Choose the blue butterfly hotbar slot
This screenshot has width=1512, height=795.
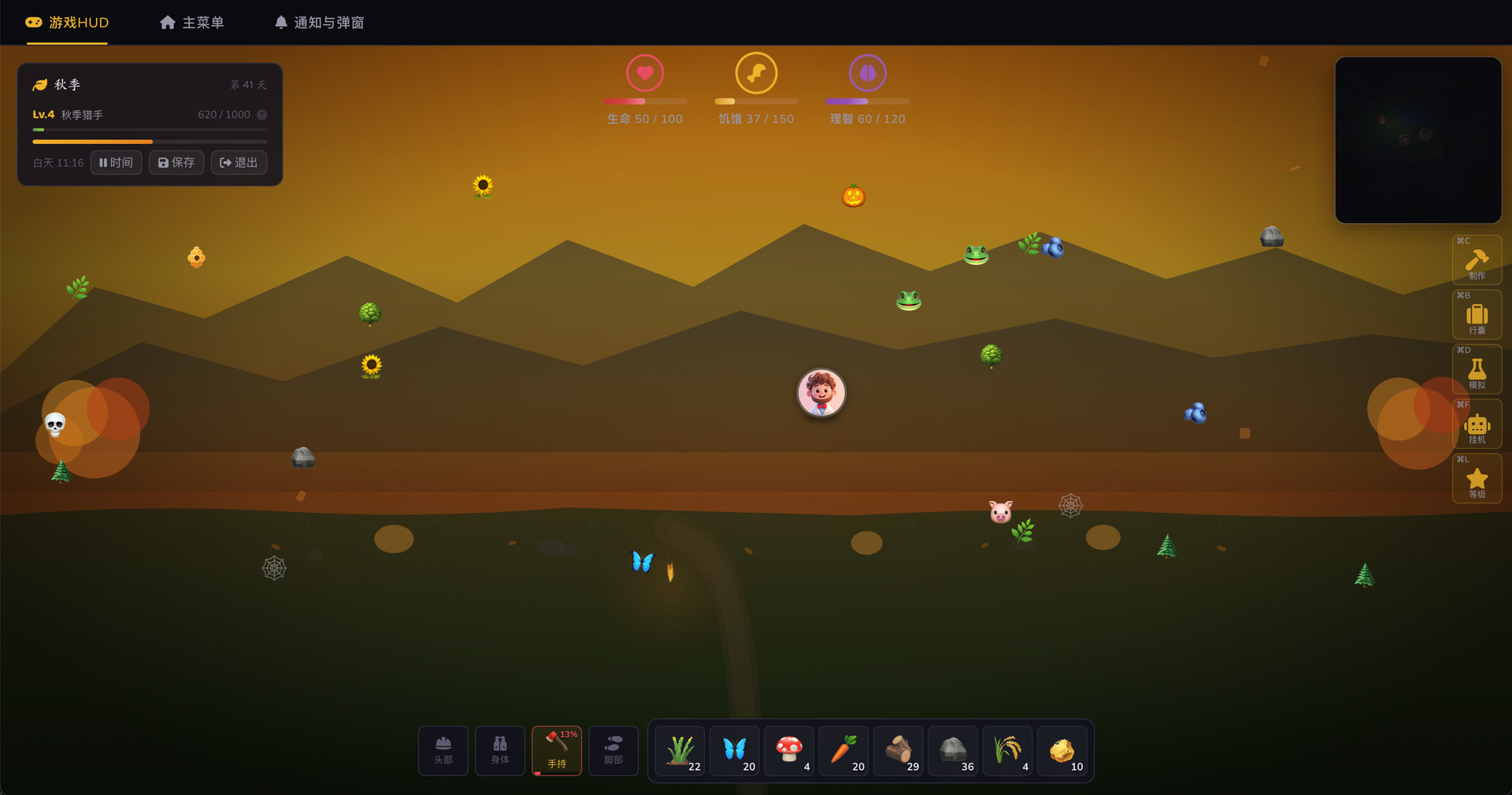coord(735,751)
